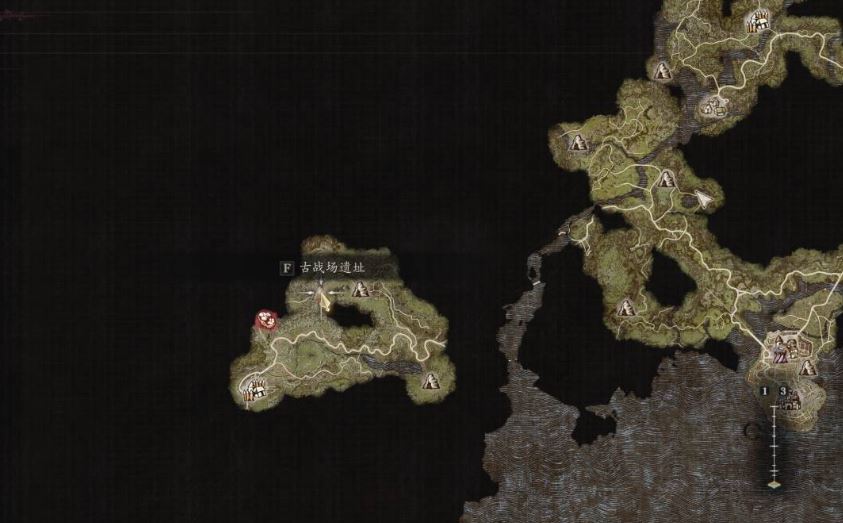This screenshot has height=523, width=843.
Task: Pick the fenced town icon at the map's top
Action: 761,20
